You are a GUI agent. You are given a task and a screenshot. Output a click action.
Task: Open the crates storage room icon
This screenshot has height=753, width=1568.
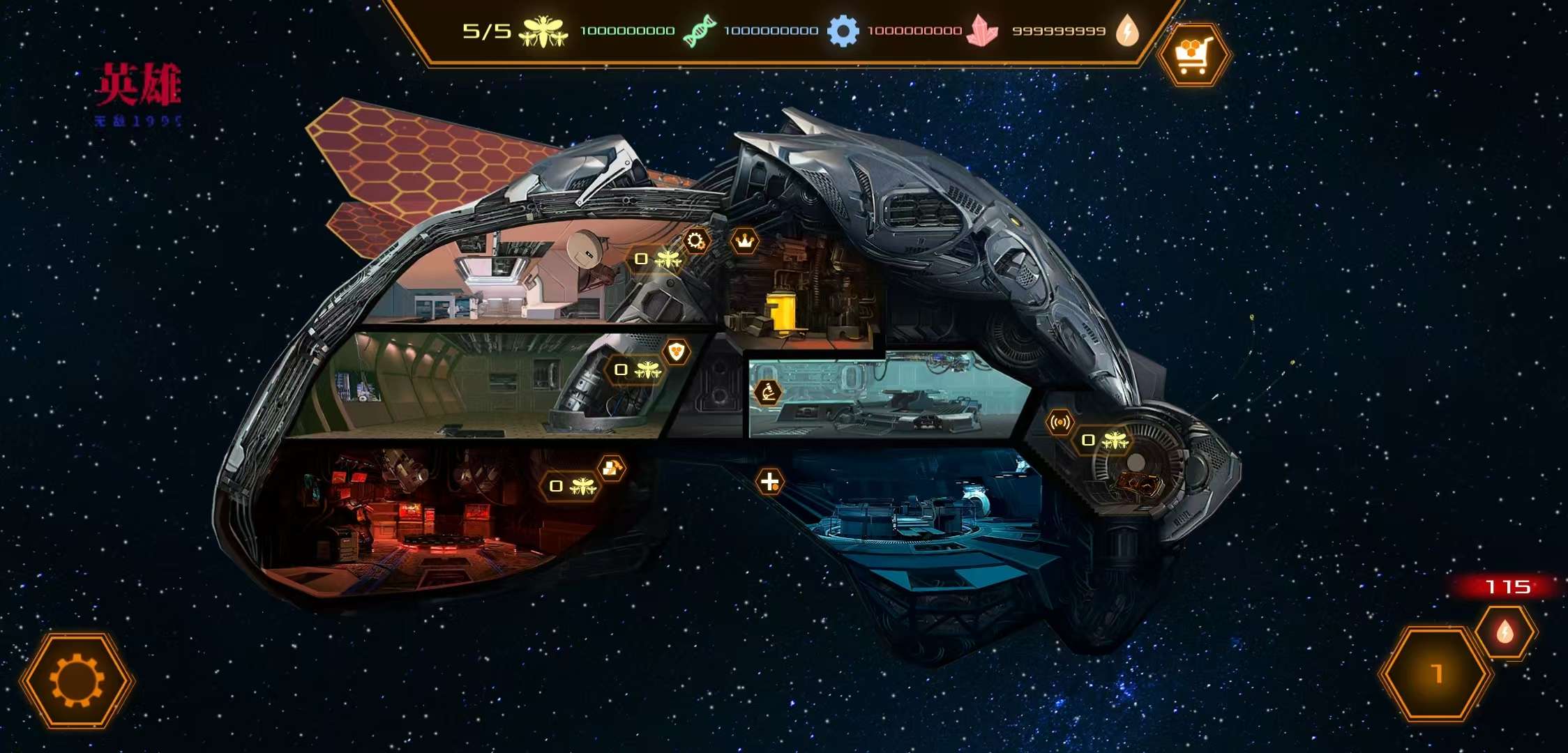coord(611,469)
